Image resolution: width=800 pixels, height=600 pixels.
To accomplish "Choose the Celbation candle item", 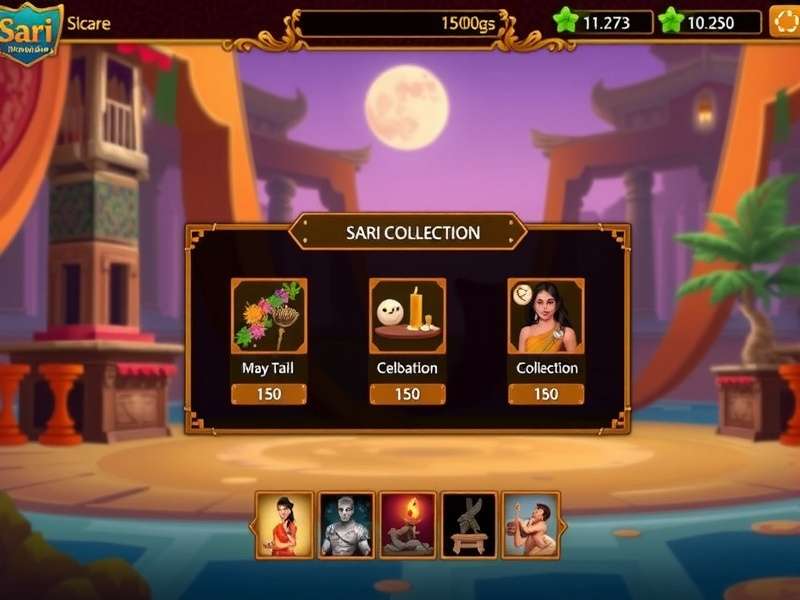I will pyautogui.click(x=407, y=316).
